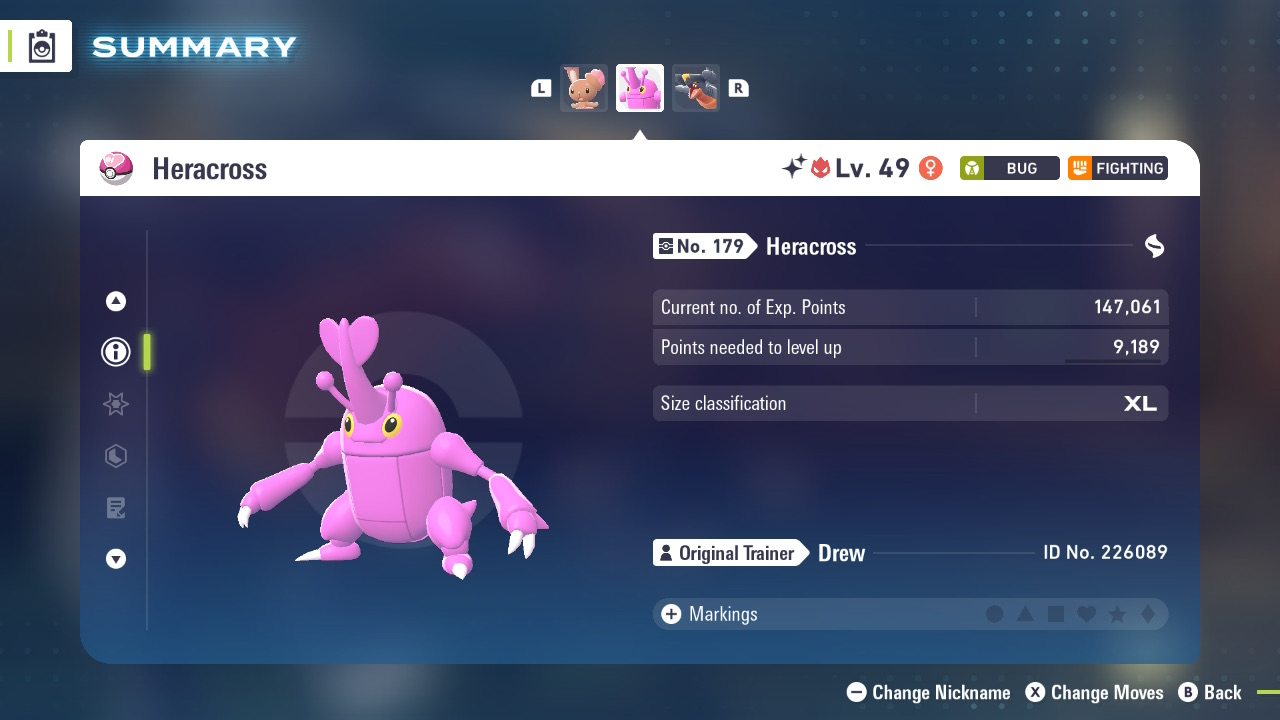This screenshot has height=720, width=1280.
Task: Toggle the square marking
Action: (1056, 614)
